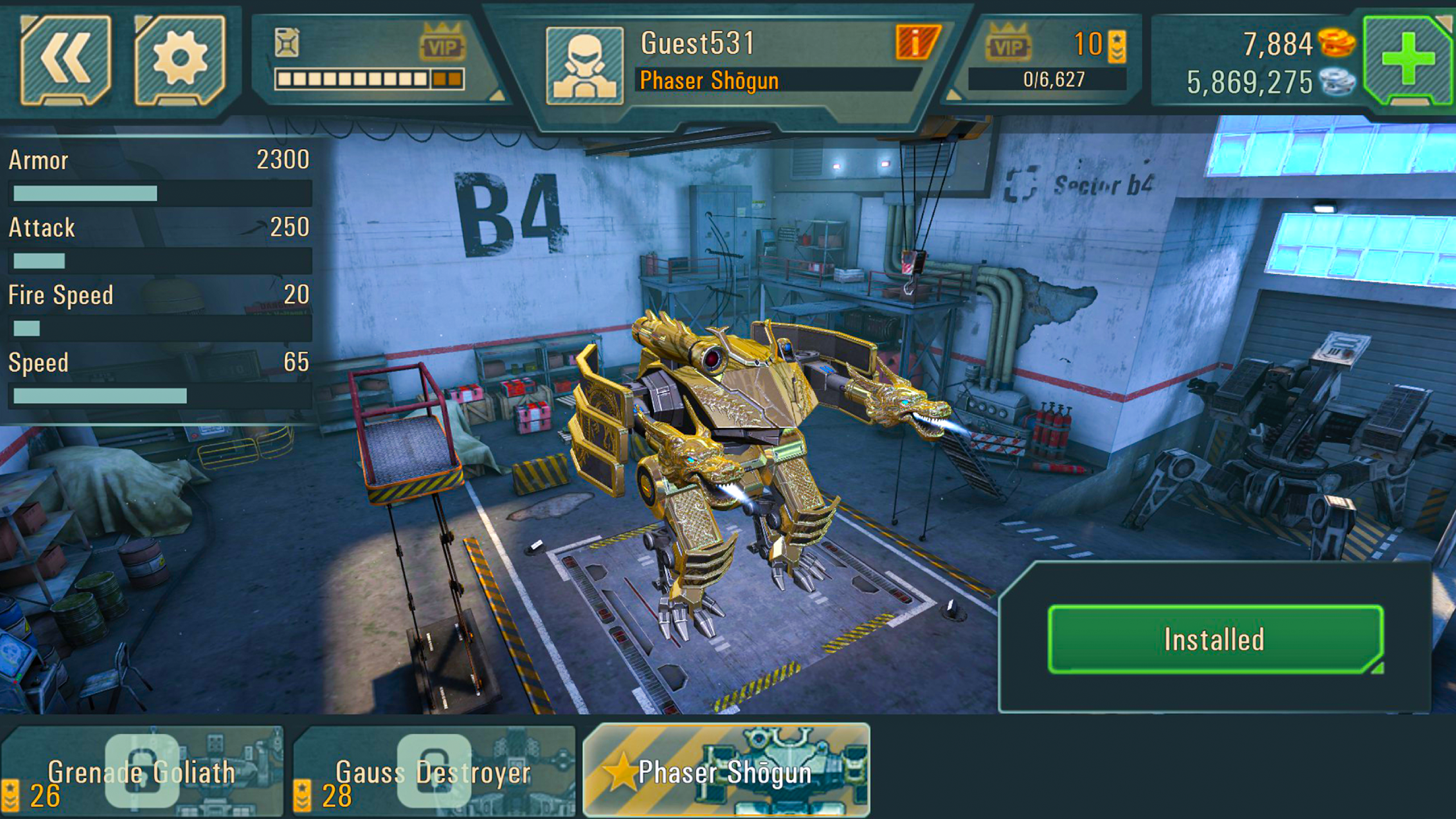This screenshot has width=1456, height=819.
Task: Go back with the double-arrow button
Action: coord(65,60)
